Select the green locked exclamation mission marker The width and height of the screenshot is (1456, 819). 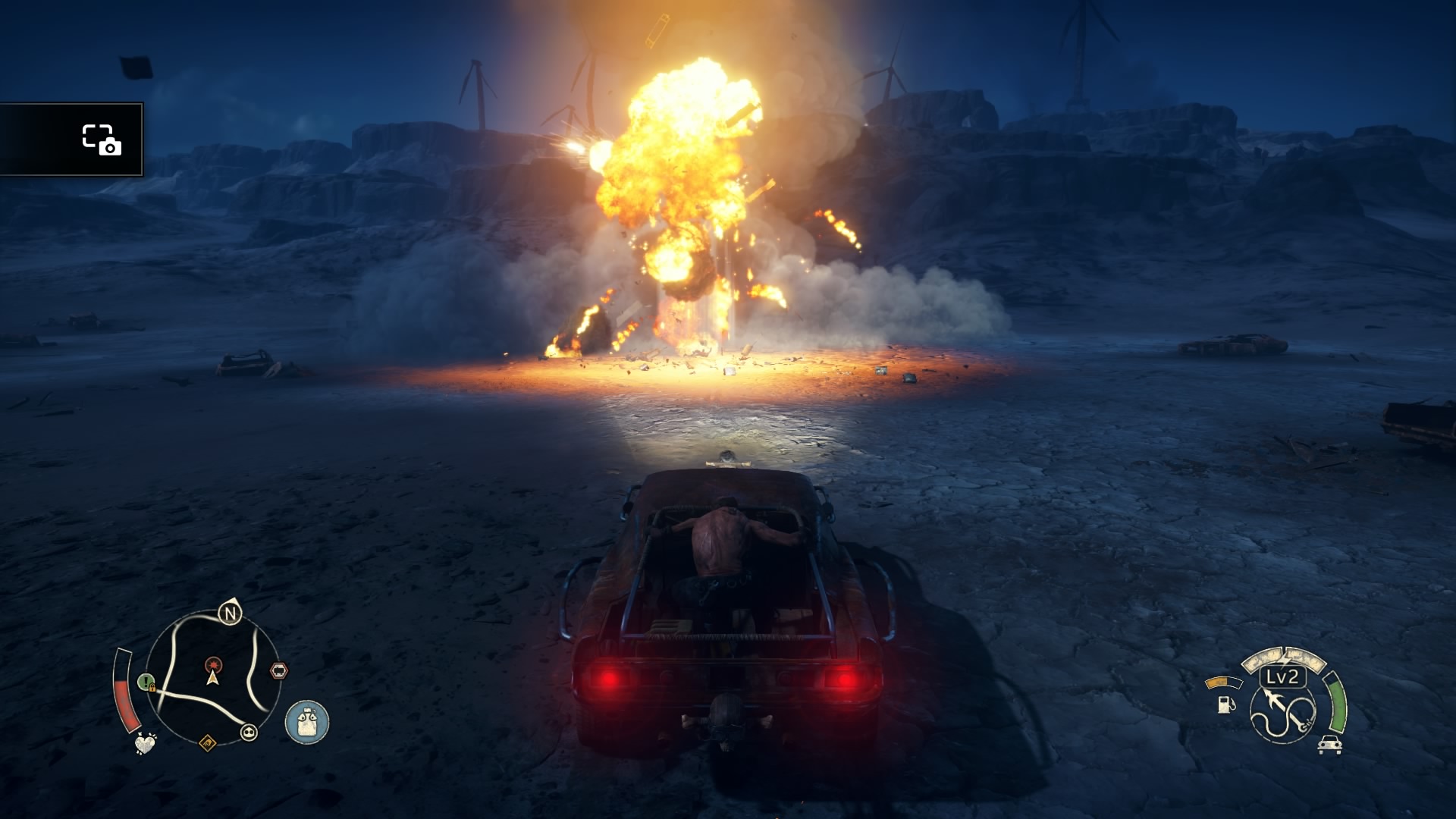pyautogui.click(x=146, y=682)
